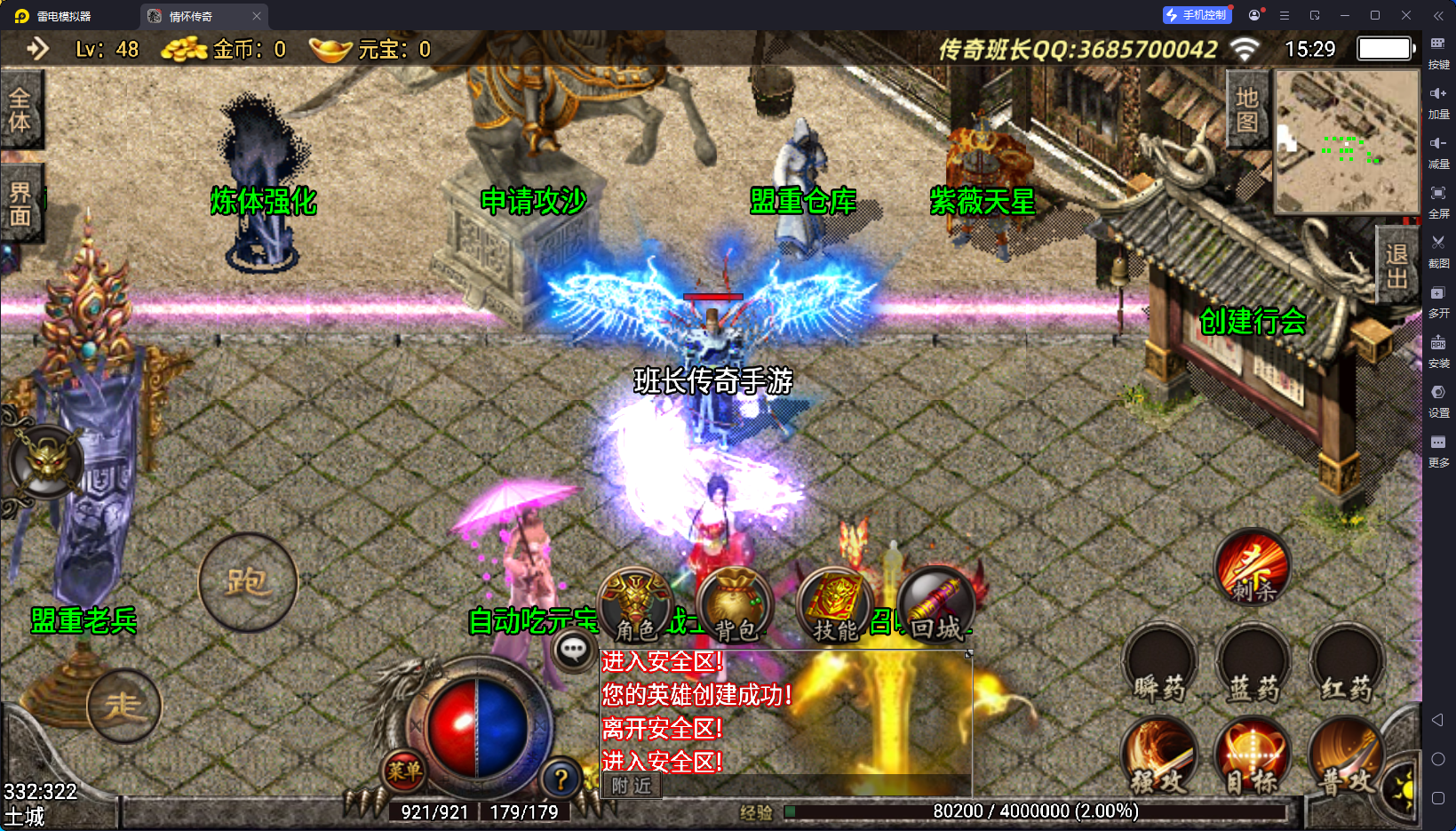Switch movement to 跑 run mode
This screenshot has height=831, width=1456.
248,582
